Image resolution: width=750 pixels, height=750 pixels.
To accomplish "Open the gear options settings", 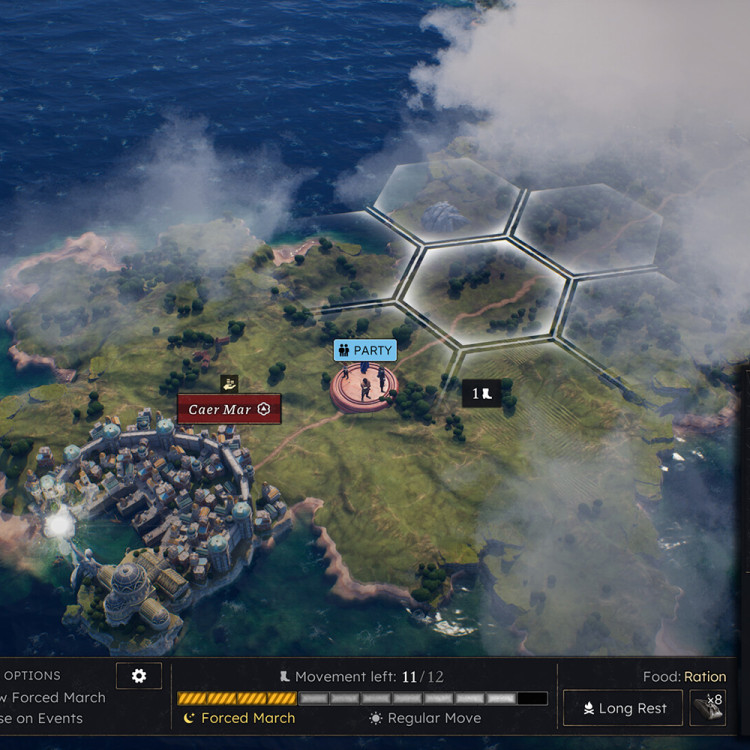I will 139,676.
